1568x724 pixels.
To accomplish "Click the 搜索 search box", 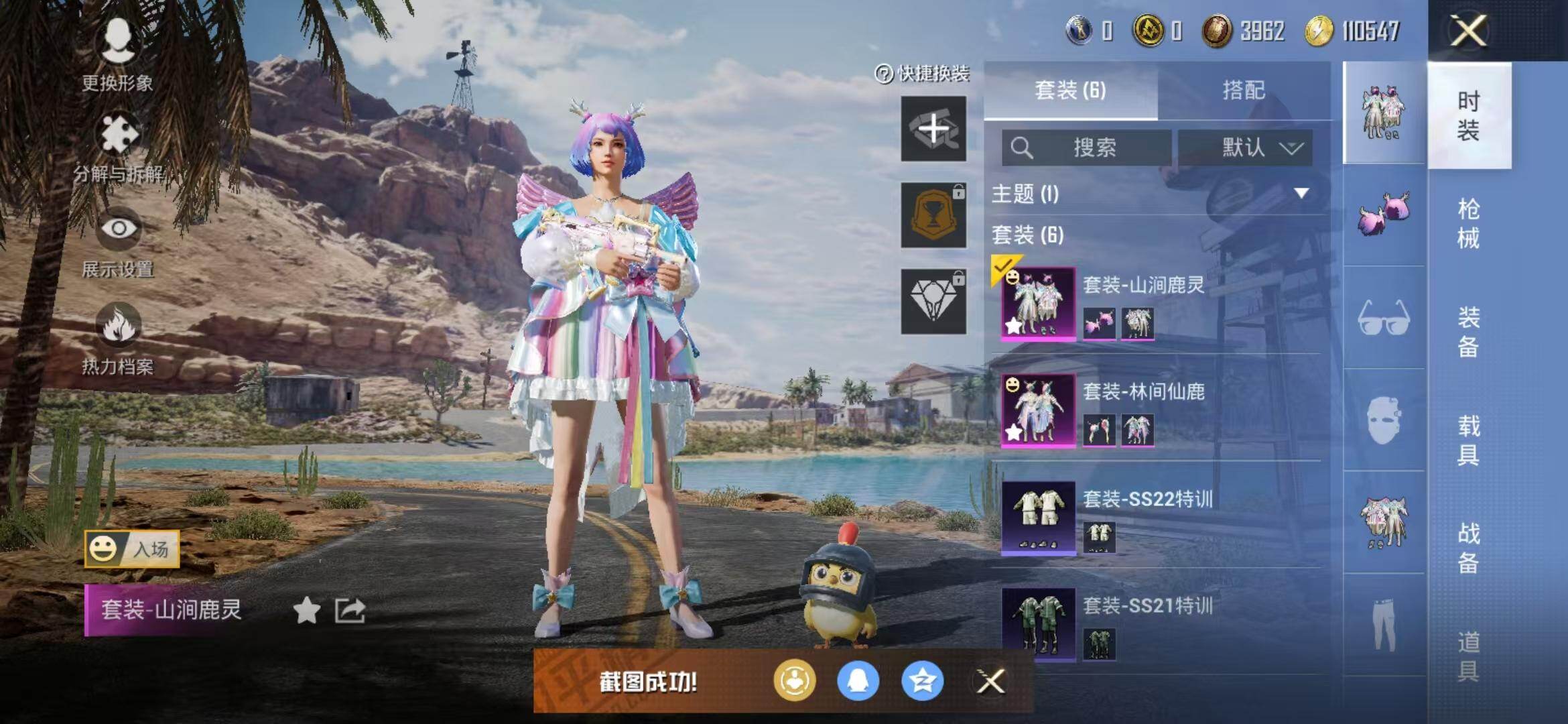I will coord(1087,147).
